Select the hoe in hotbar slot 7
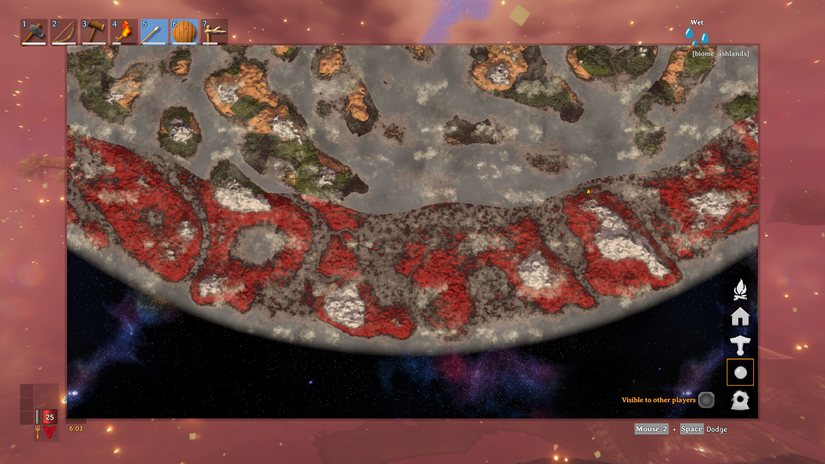825x464 pixels. point(213,32)
